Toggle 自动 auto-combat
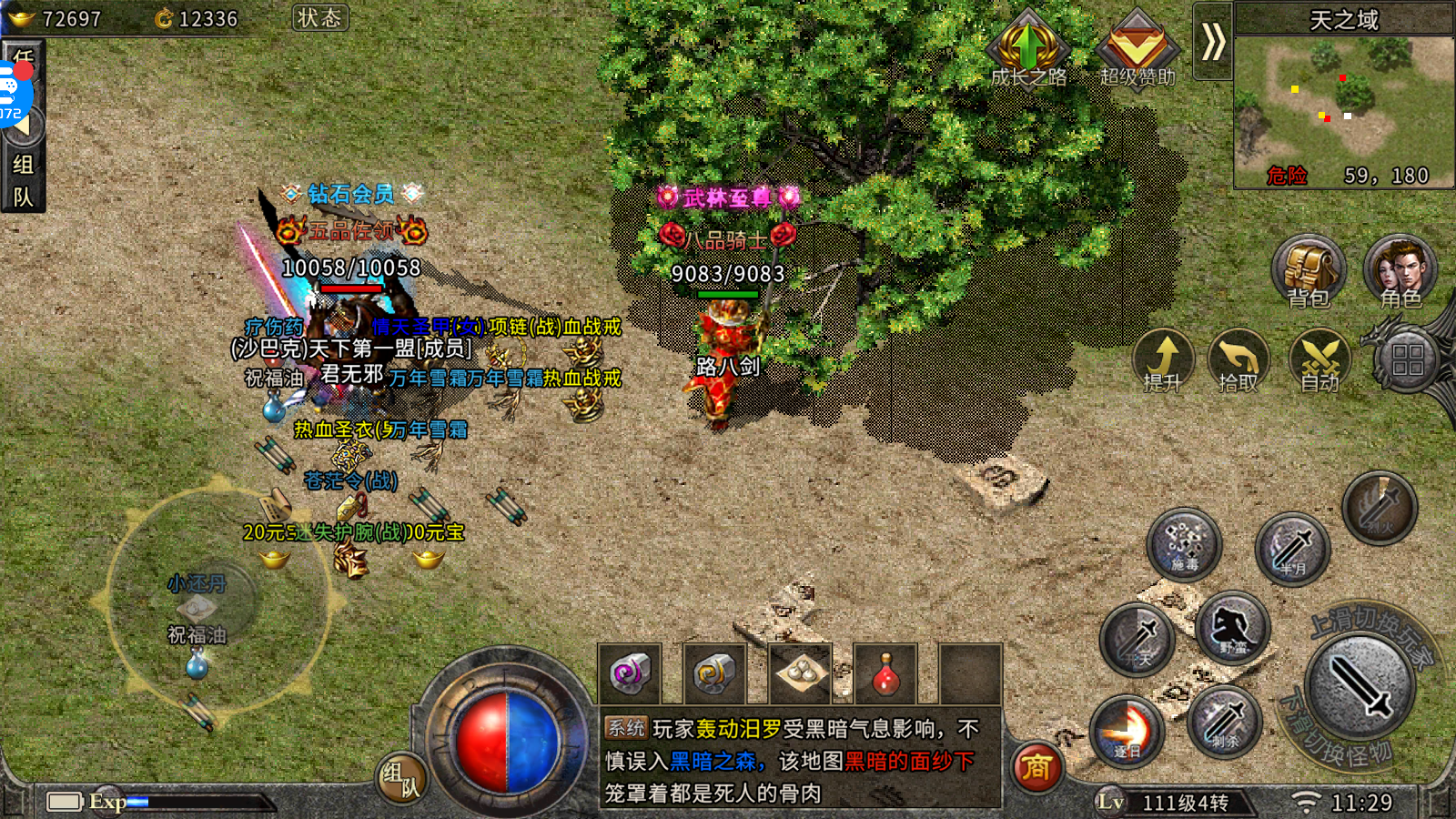This screenshot has height=819, width=1456. (1319, 359)
